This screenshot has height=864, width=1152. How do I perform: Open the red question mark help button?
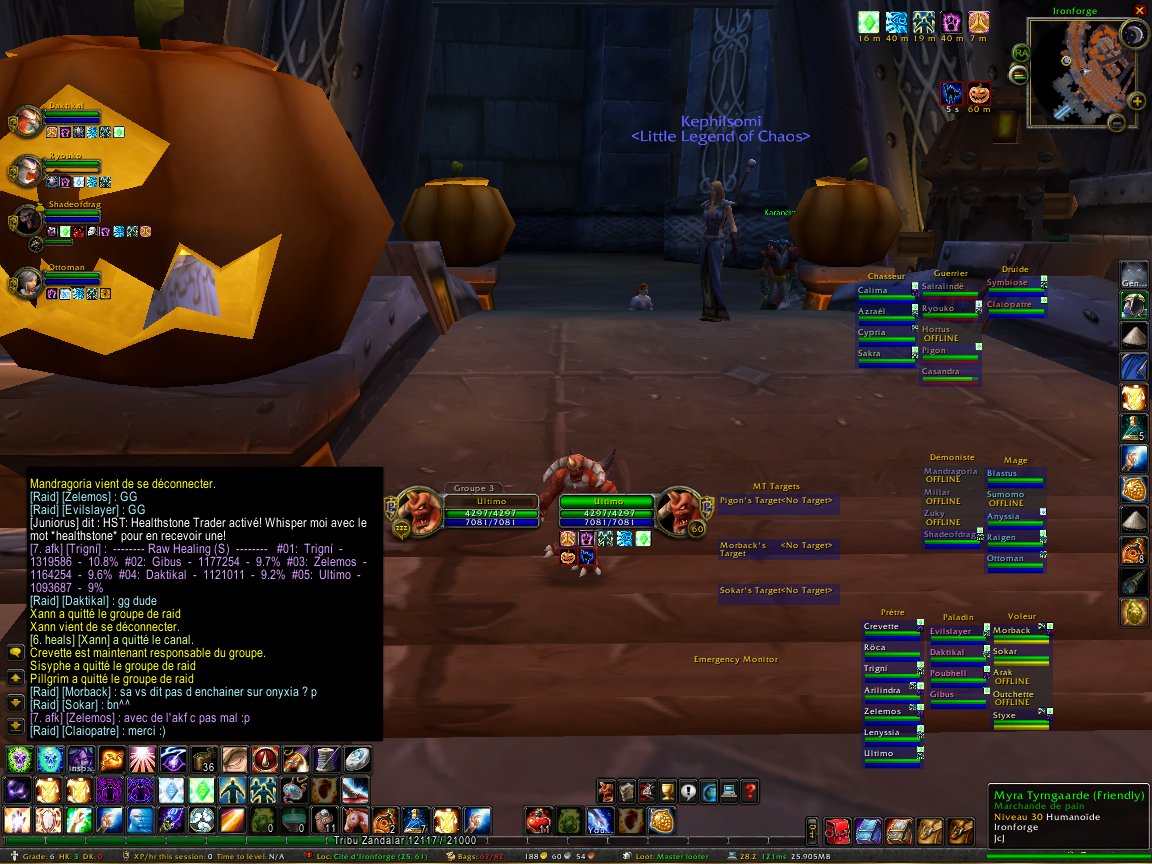tap(751, 792)
